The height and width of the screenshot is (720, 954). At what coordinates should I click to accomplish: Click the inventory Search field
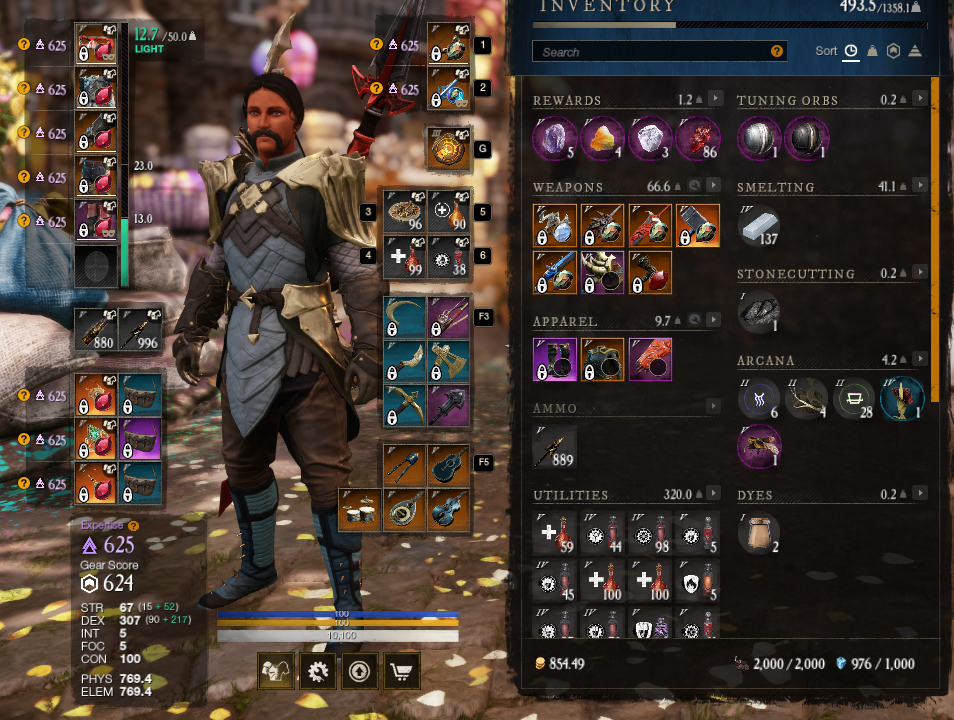(x=655, y=52)
